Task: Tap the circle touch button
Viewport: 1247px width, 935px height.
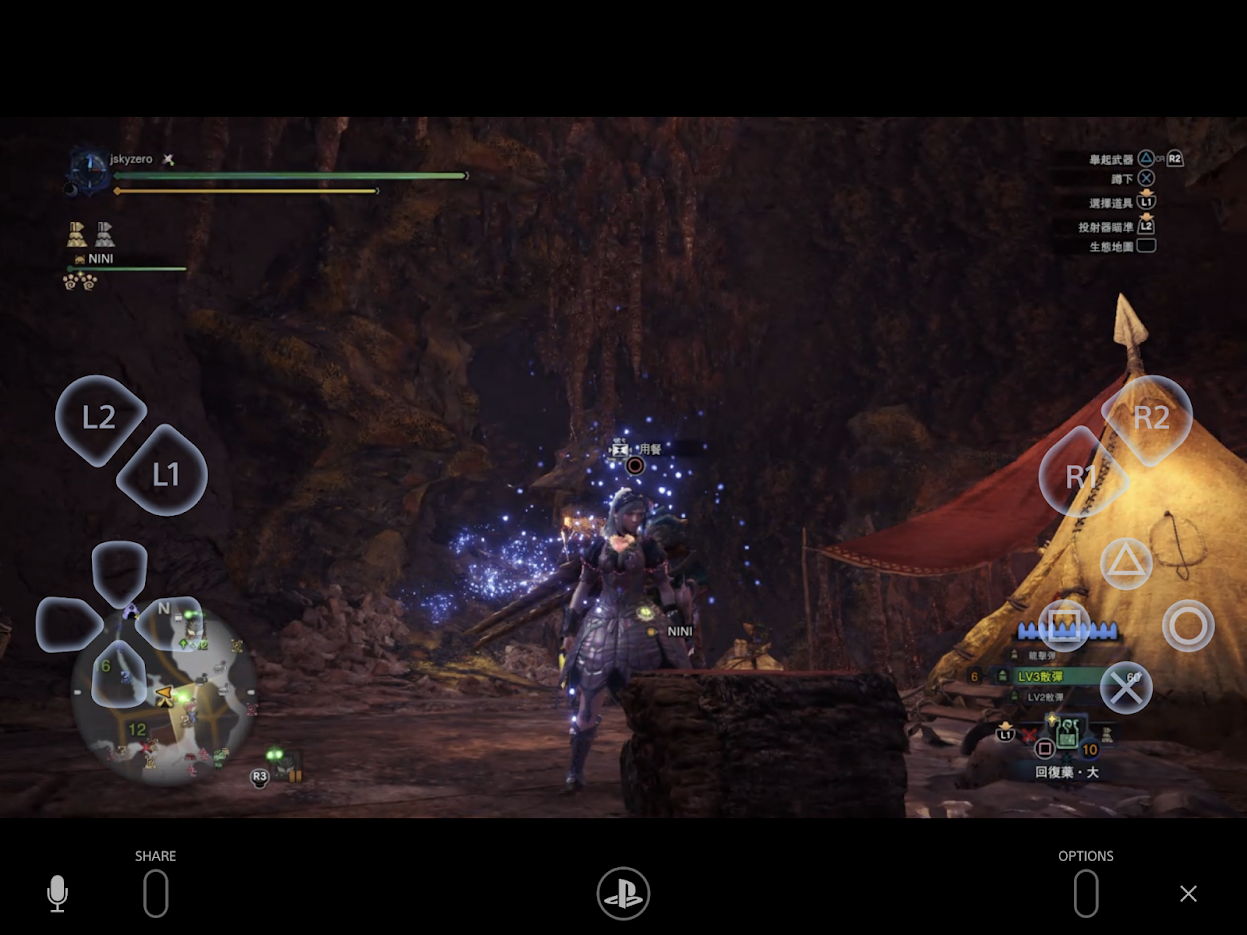Action: (1188, 626)
